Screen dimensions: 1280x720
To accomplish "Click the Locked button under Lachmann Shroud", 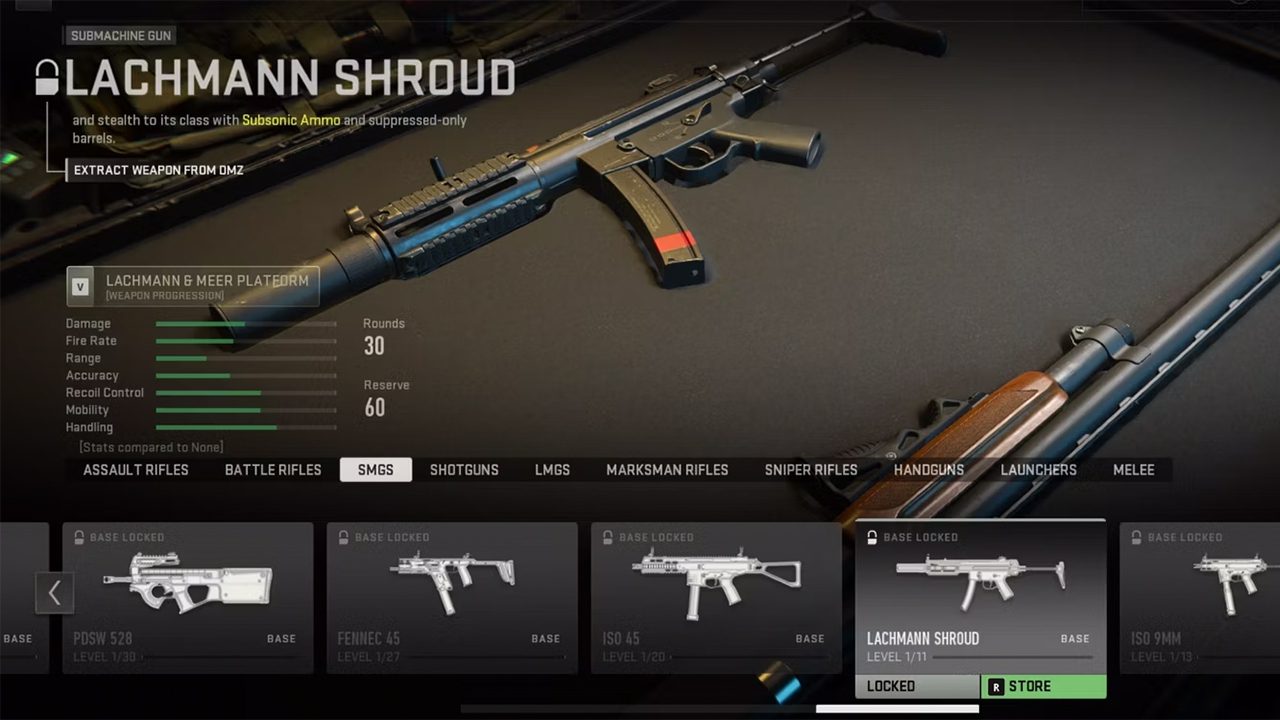I will [x=917, y=686].
